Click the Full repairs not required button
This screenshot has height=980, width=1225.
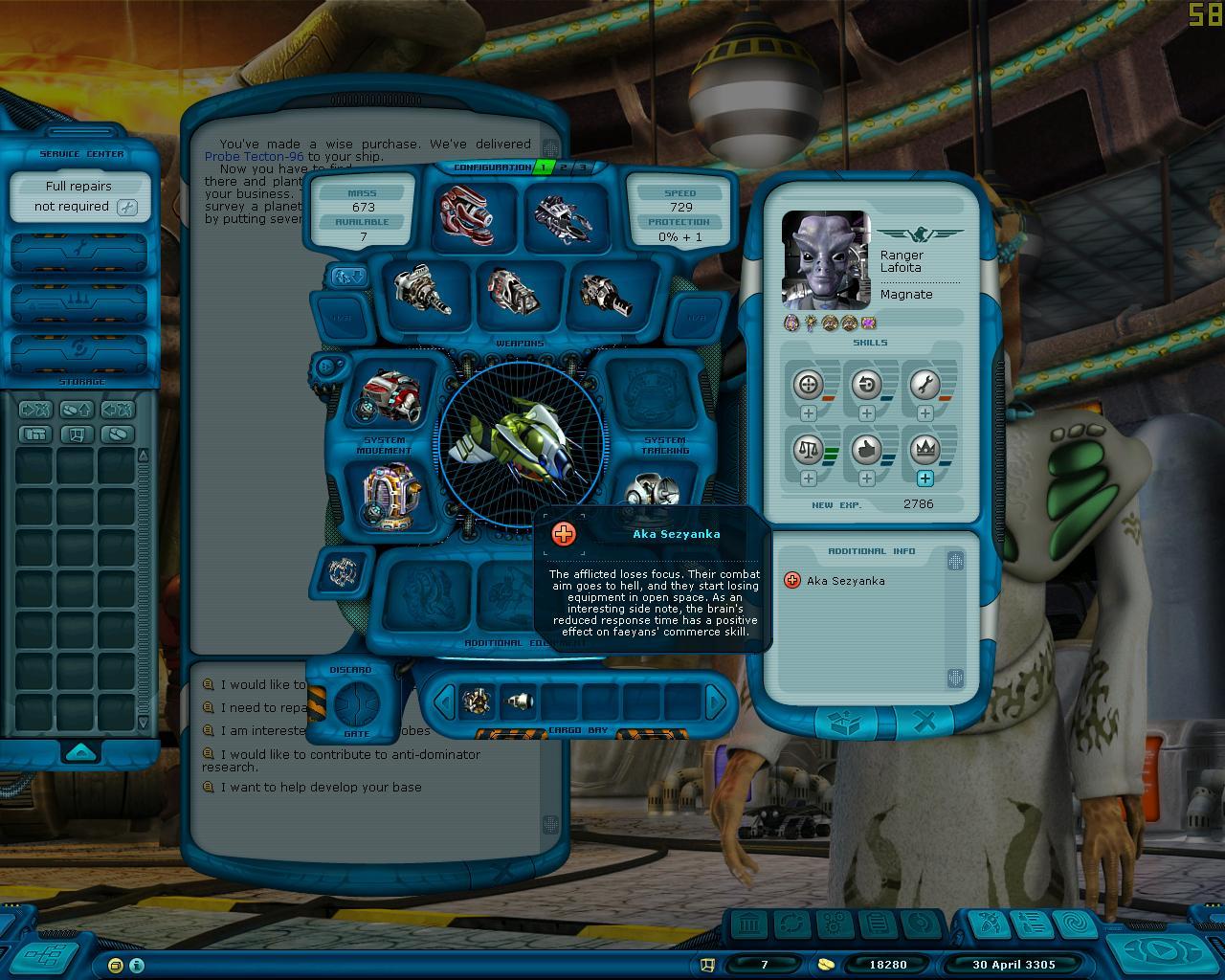tap(79, 197)
